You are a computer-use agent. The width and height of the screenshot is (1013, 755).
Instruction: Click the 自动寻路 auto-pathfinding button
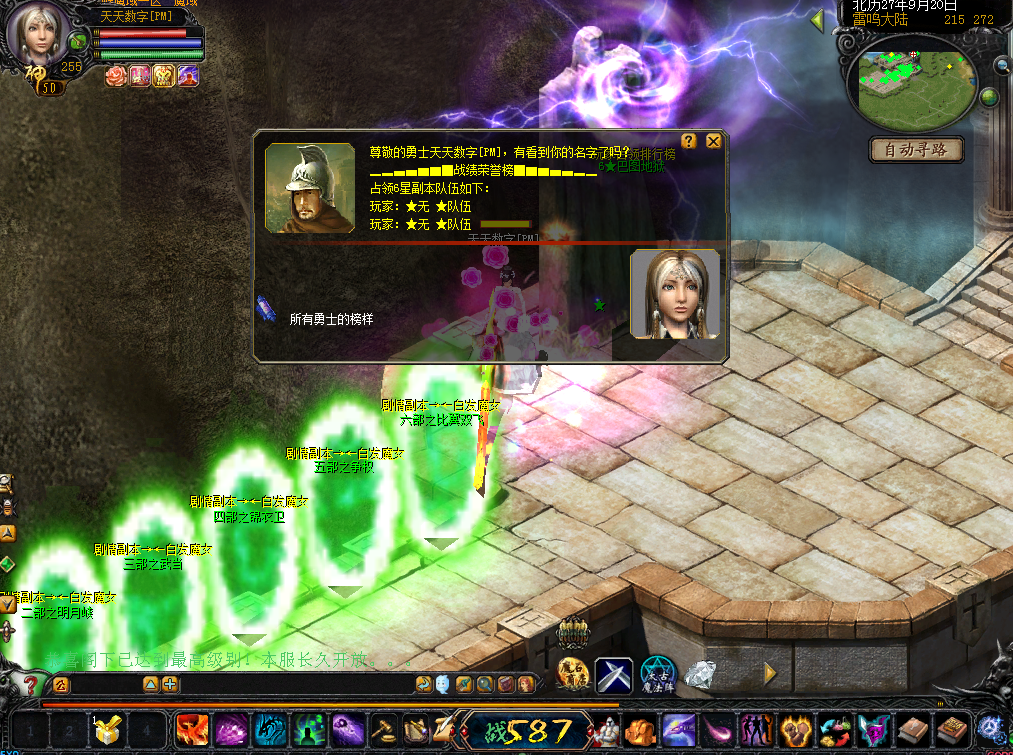coord(916,150)
